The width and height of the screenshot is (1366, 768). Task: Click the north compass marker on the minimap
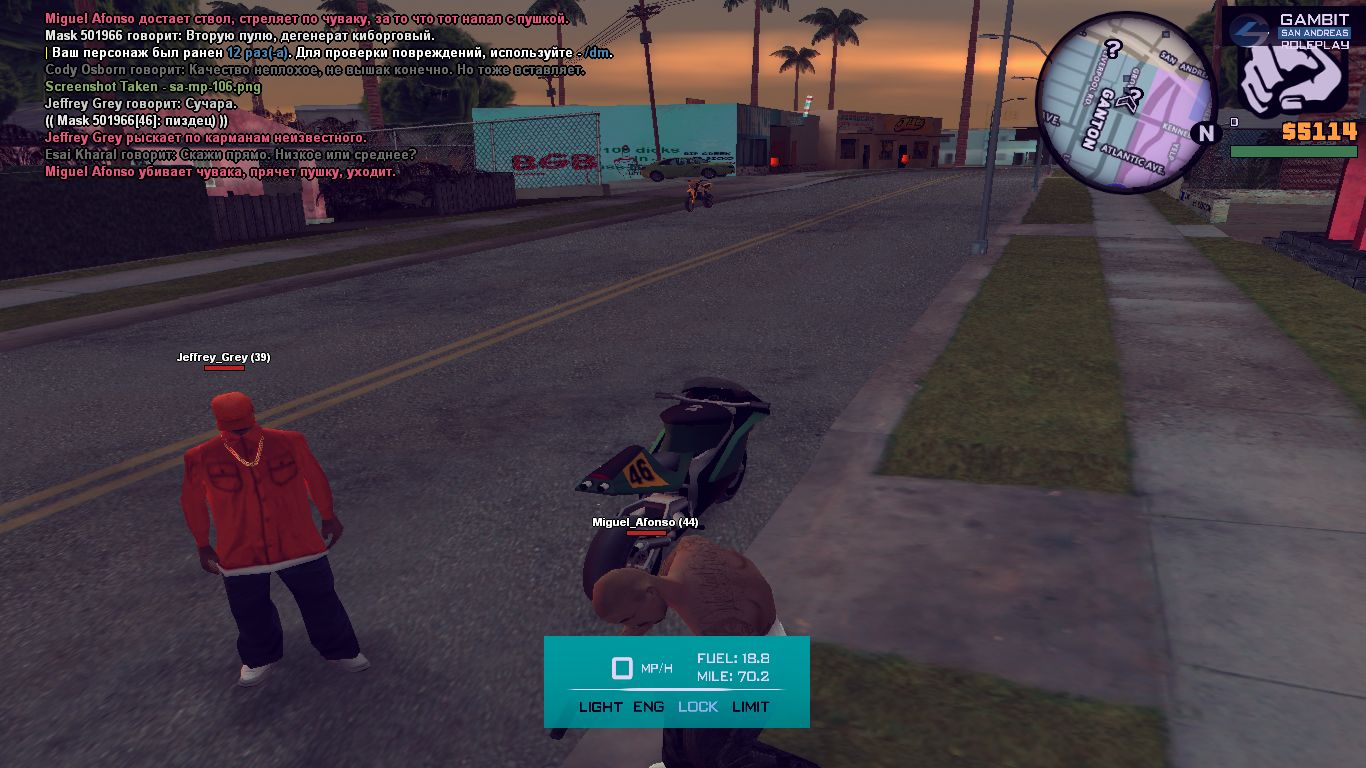pos(1206,133)
